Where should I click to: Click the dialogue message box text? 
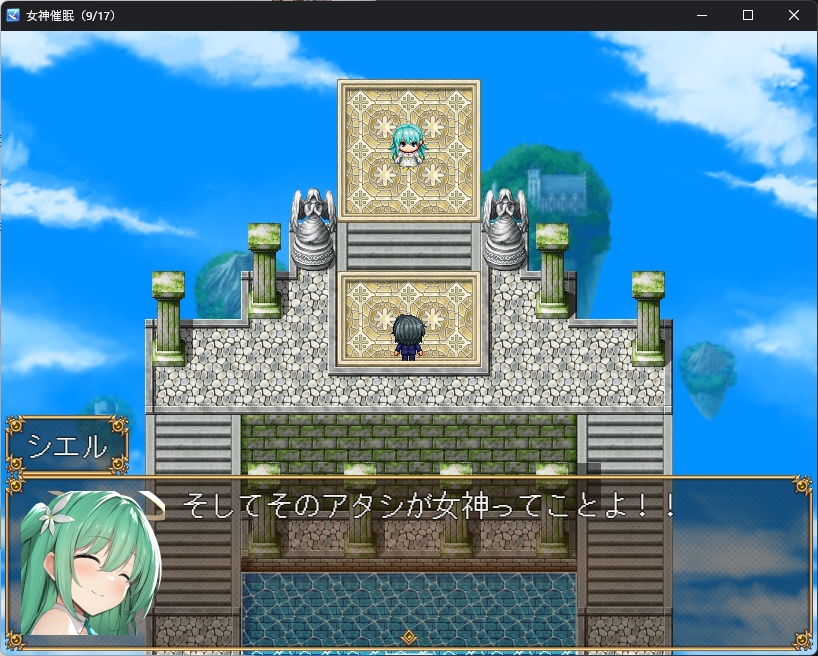point(430,506)
